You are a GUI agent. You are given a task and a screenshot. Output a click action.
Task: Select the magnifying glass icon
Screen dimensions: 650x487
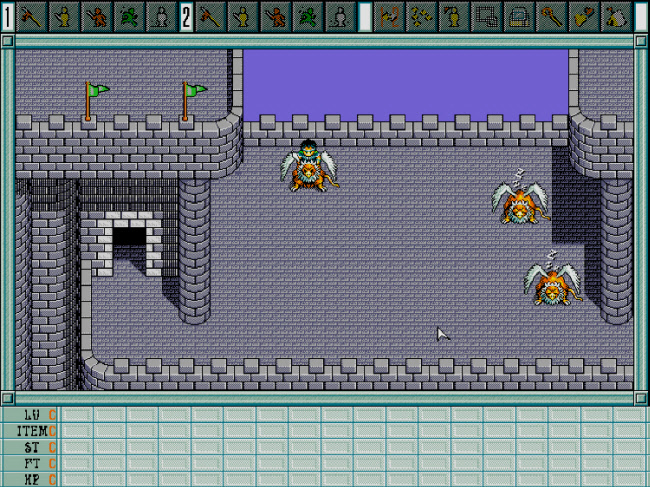551,16
